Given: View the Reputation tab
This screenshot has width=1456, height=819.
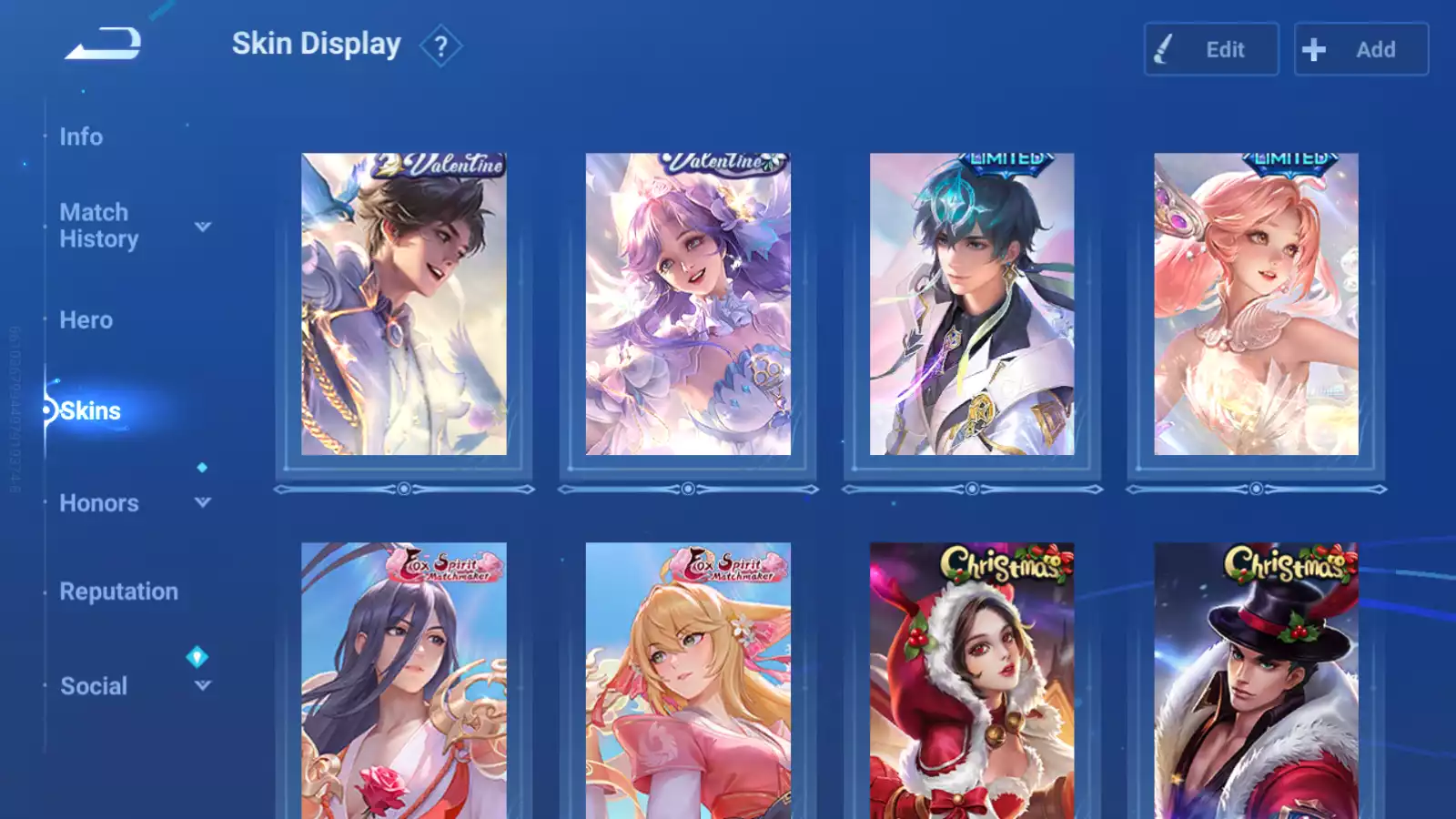Looking at the screenshot, I should [118, 591].
